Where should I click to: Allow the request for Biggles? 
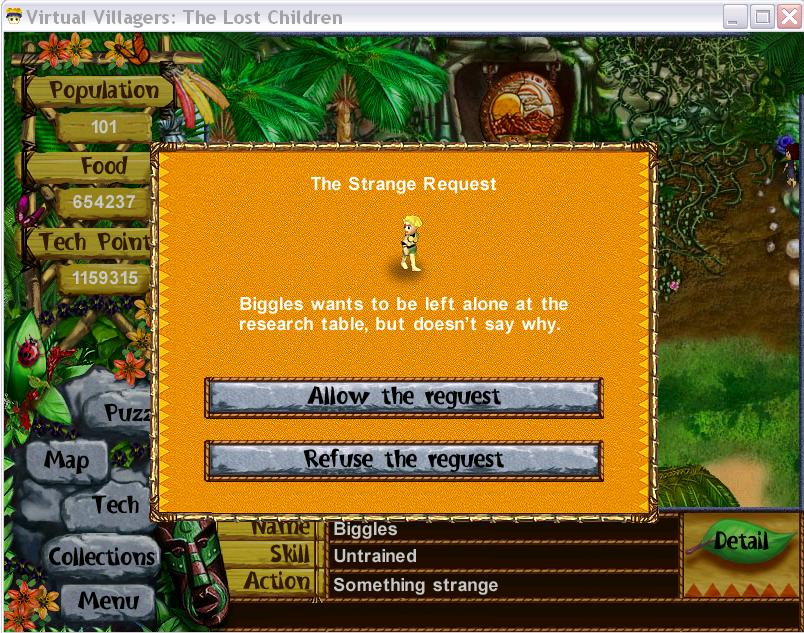(403, 397)
